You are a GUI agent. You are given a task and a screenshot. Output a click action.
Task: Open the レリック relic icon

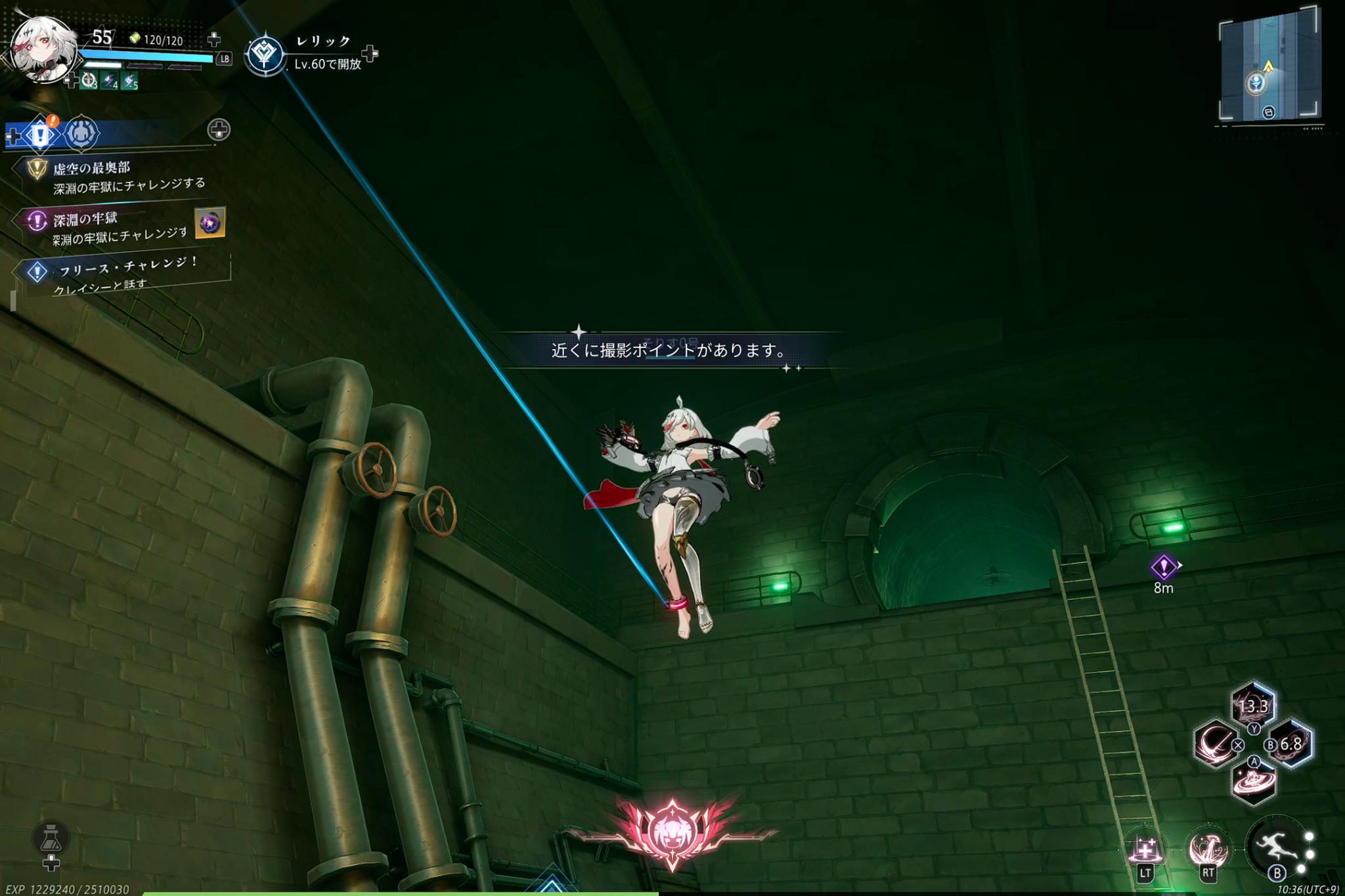point(265,54)
